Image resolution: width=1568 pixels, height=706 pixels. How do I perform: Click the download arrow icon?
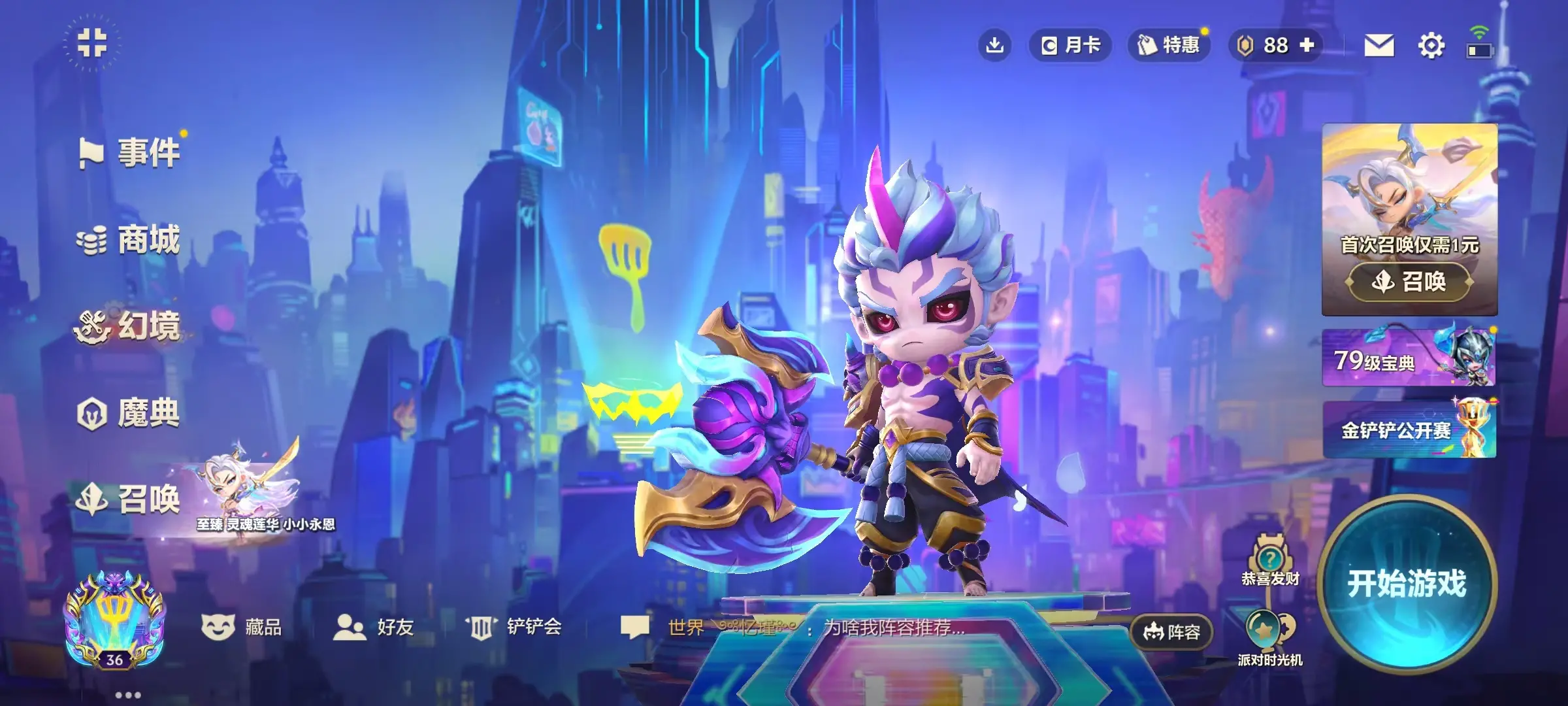(994, 45)
